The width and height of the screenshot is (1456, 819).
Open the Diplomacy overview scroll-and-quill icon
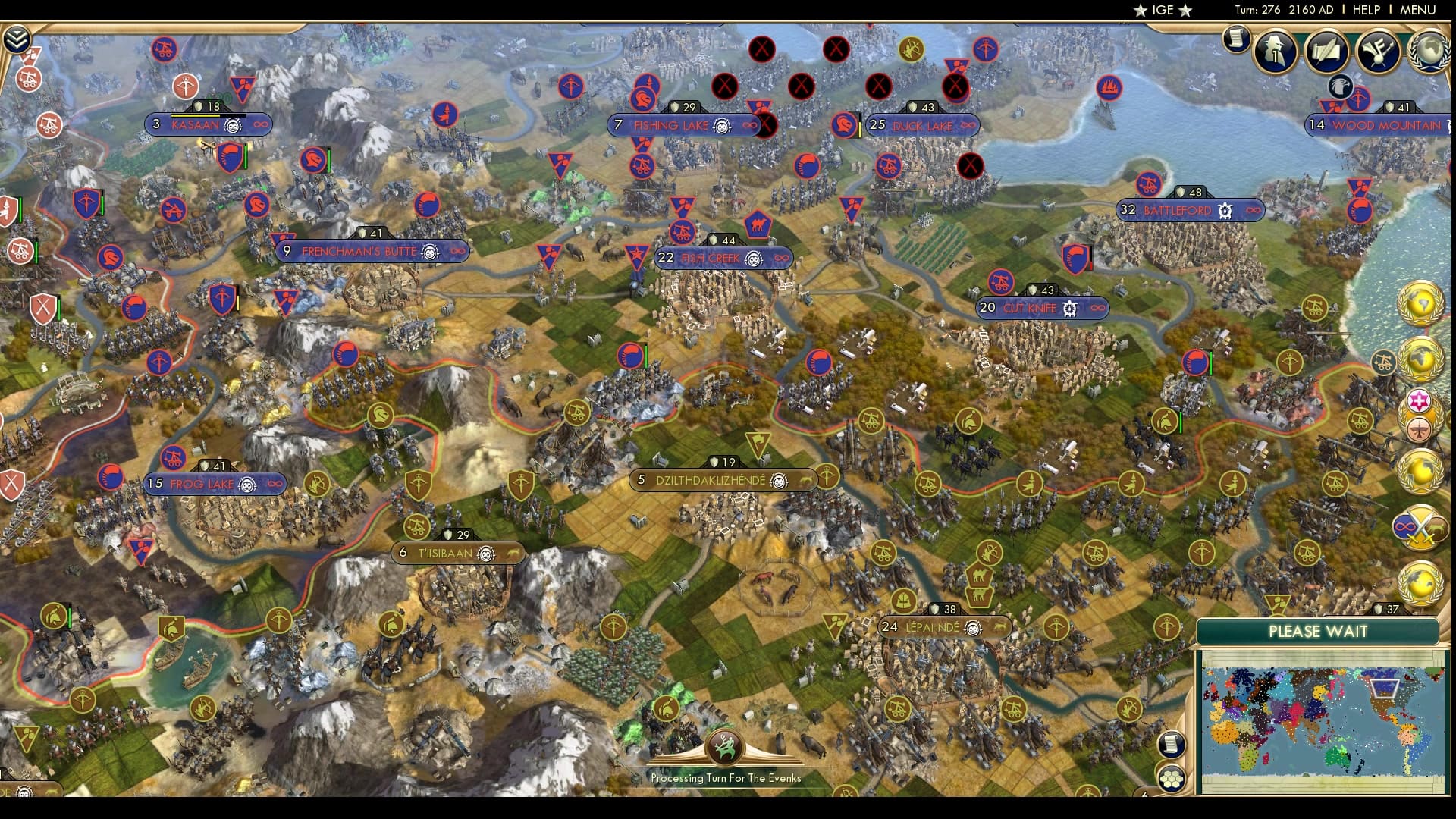[x=1326, y=52]
